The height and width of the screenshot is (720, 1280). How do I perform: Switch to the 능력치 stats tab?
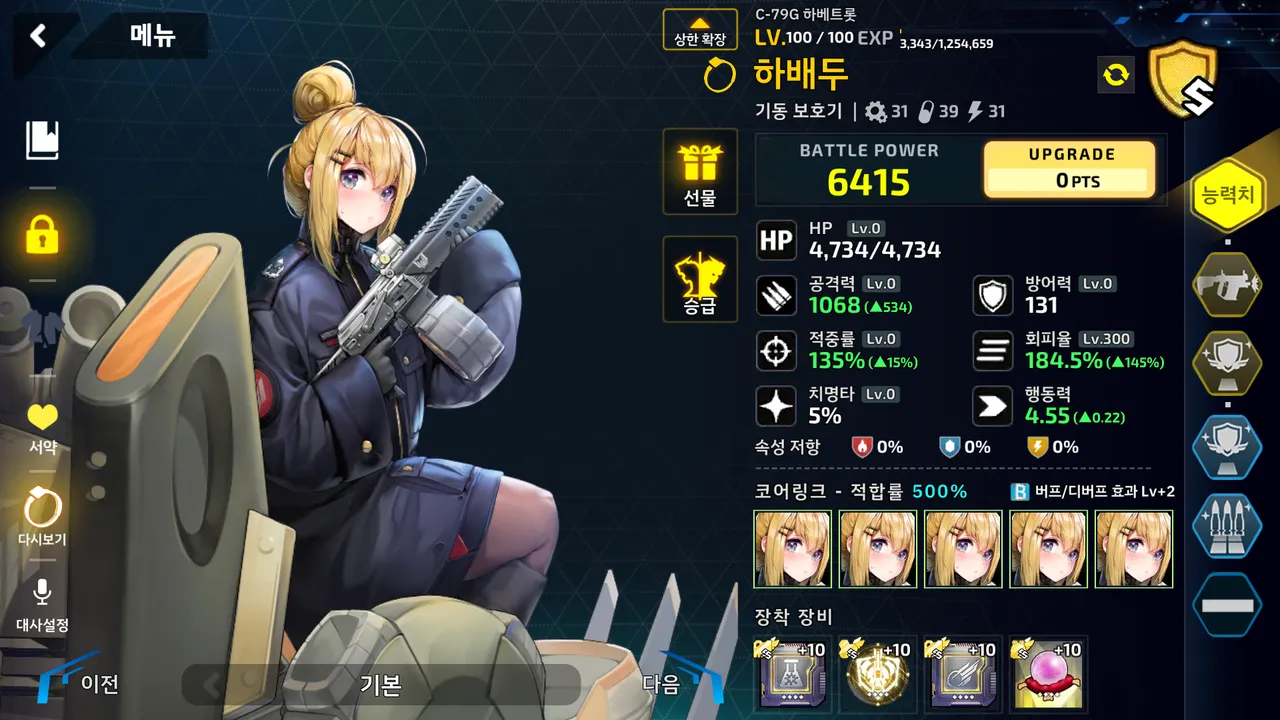pos(1227,196)
